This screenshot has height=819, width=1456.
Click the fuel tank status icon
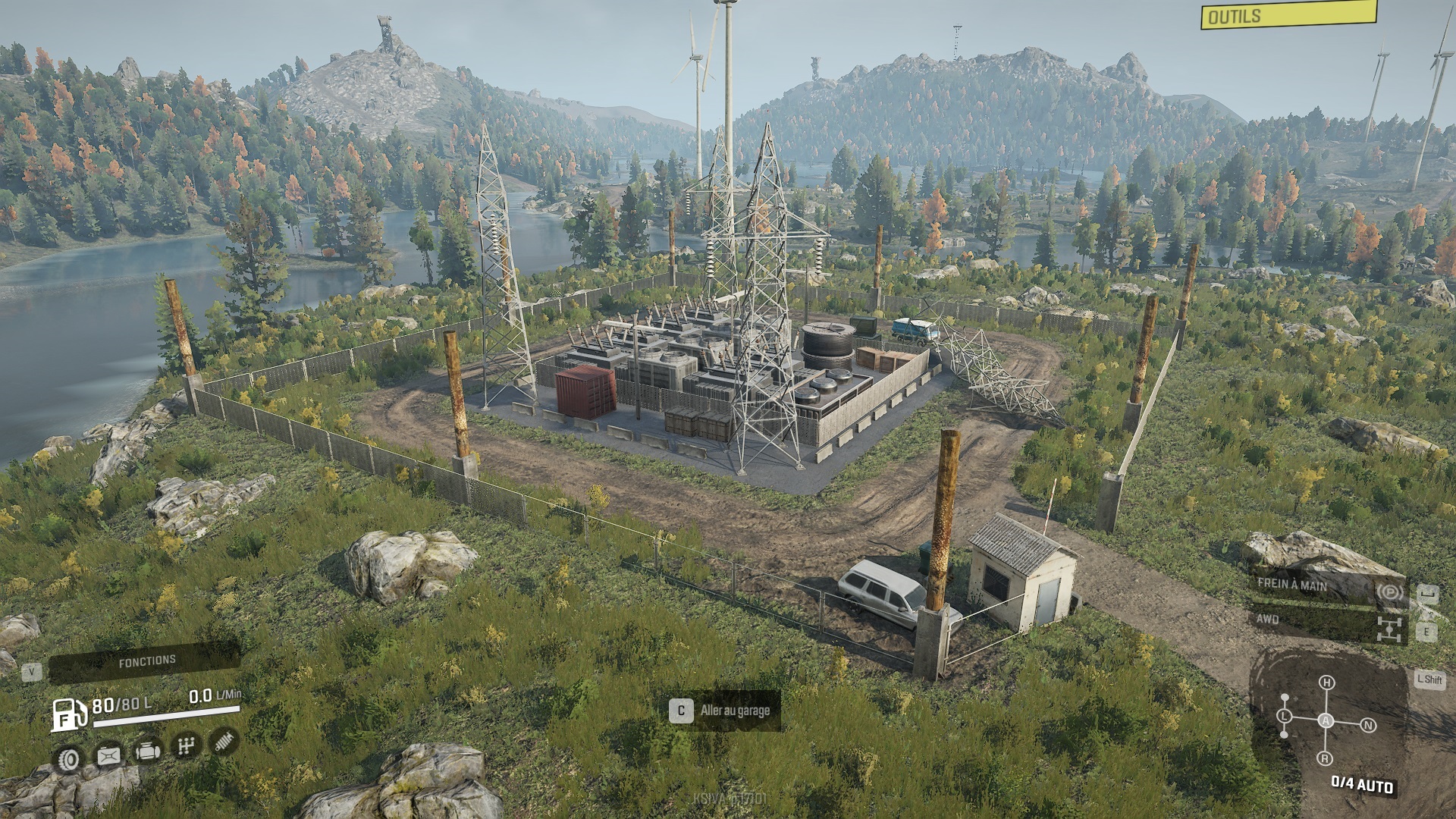point(108,755)
